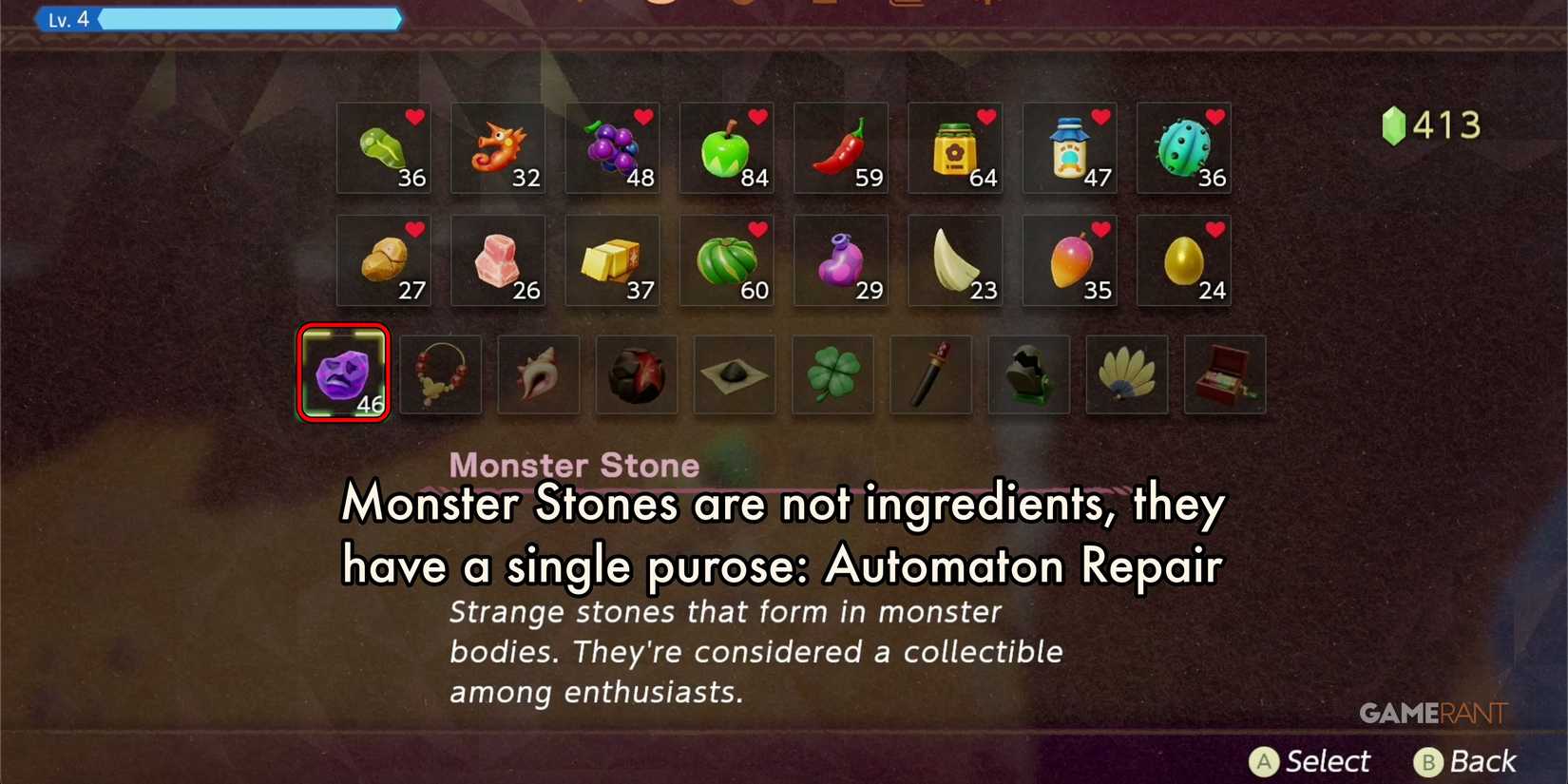1568x784 pixels.
Task: Select the green apple with 84 count
Action: [x=726, y=148]
